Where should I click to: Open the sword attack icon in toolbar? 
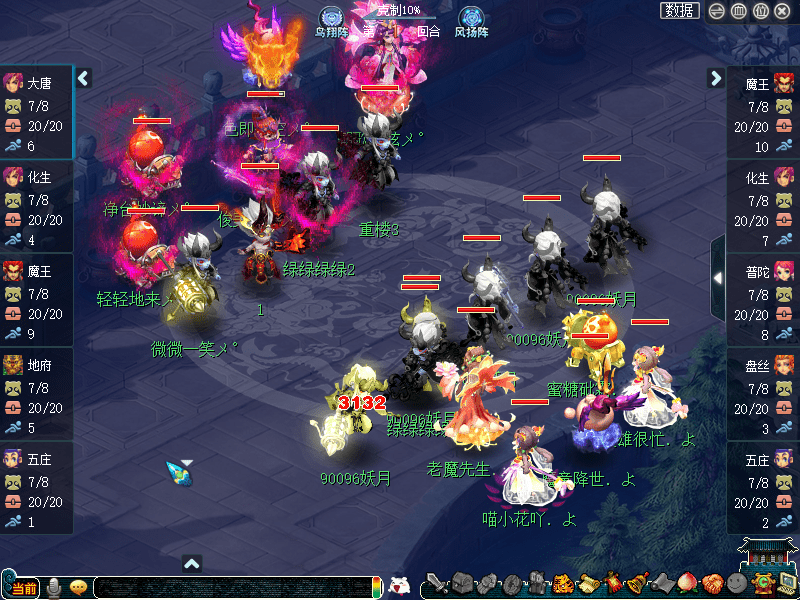point(436,584)
